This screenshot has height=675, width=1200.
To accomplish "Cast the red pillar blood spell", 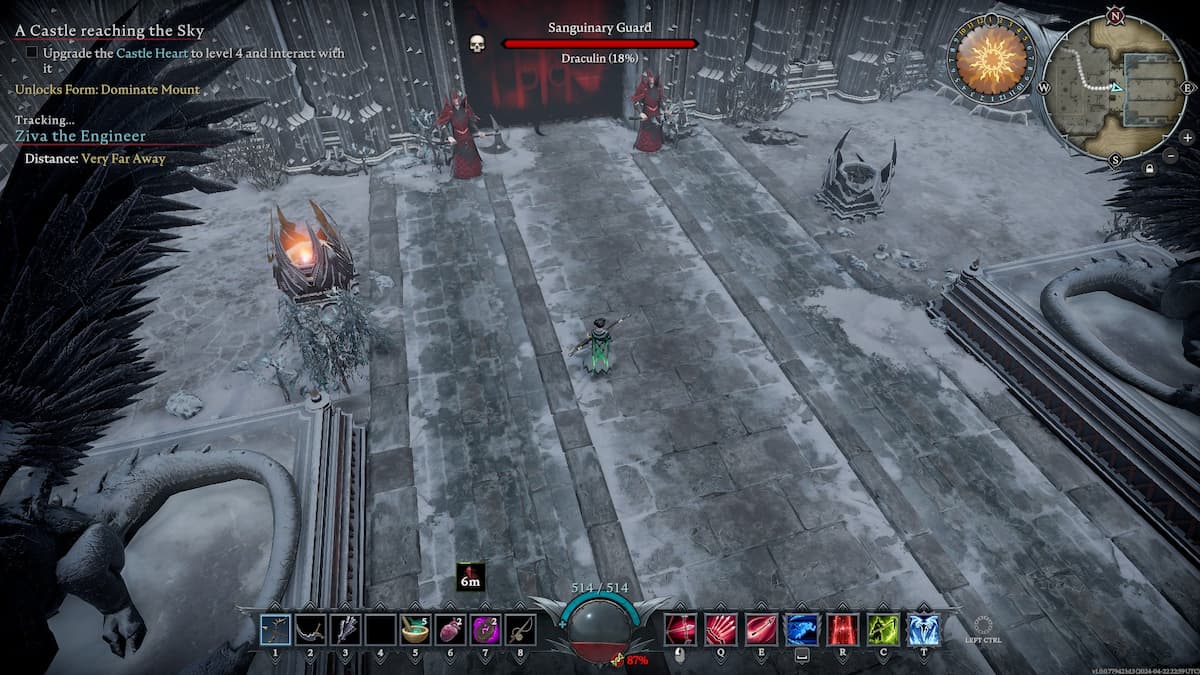I will 842,629.
